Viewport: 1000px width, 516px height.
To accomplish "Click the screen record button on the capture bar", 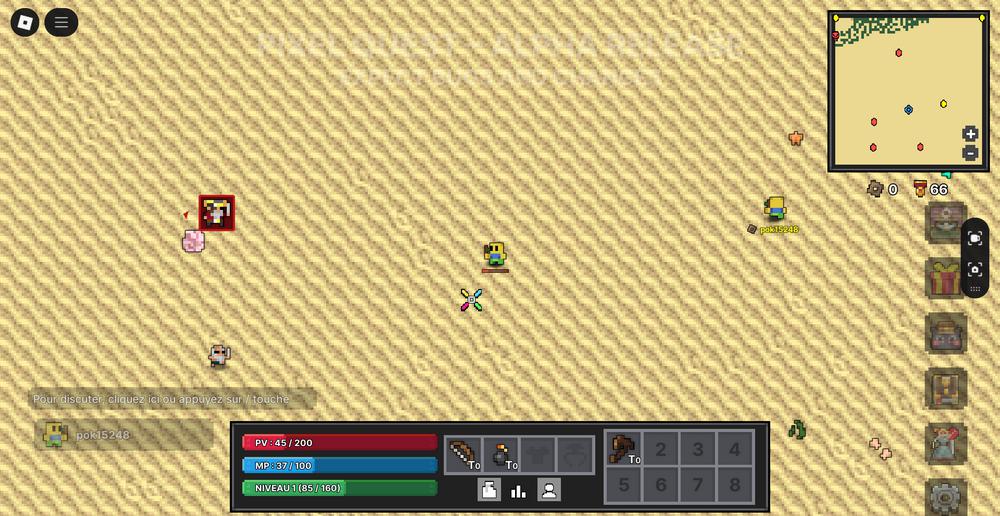I will (975, 238).
